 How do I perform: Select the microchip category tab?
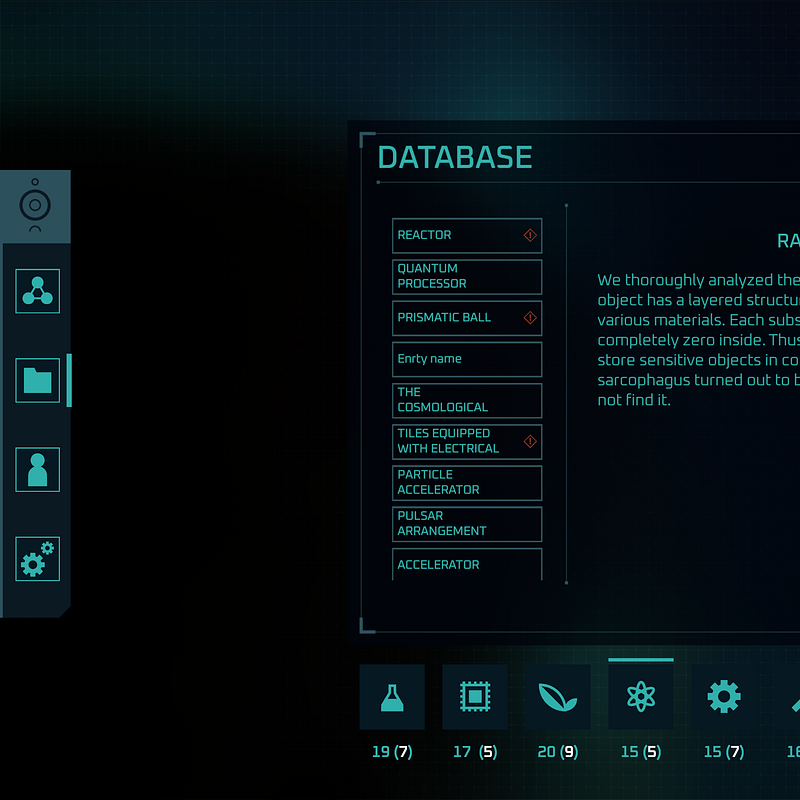coord(475,697)
